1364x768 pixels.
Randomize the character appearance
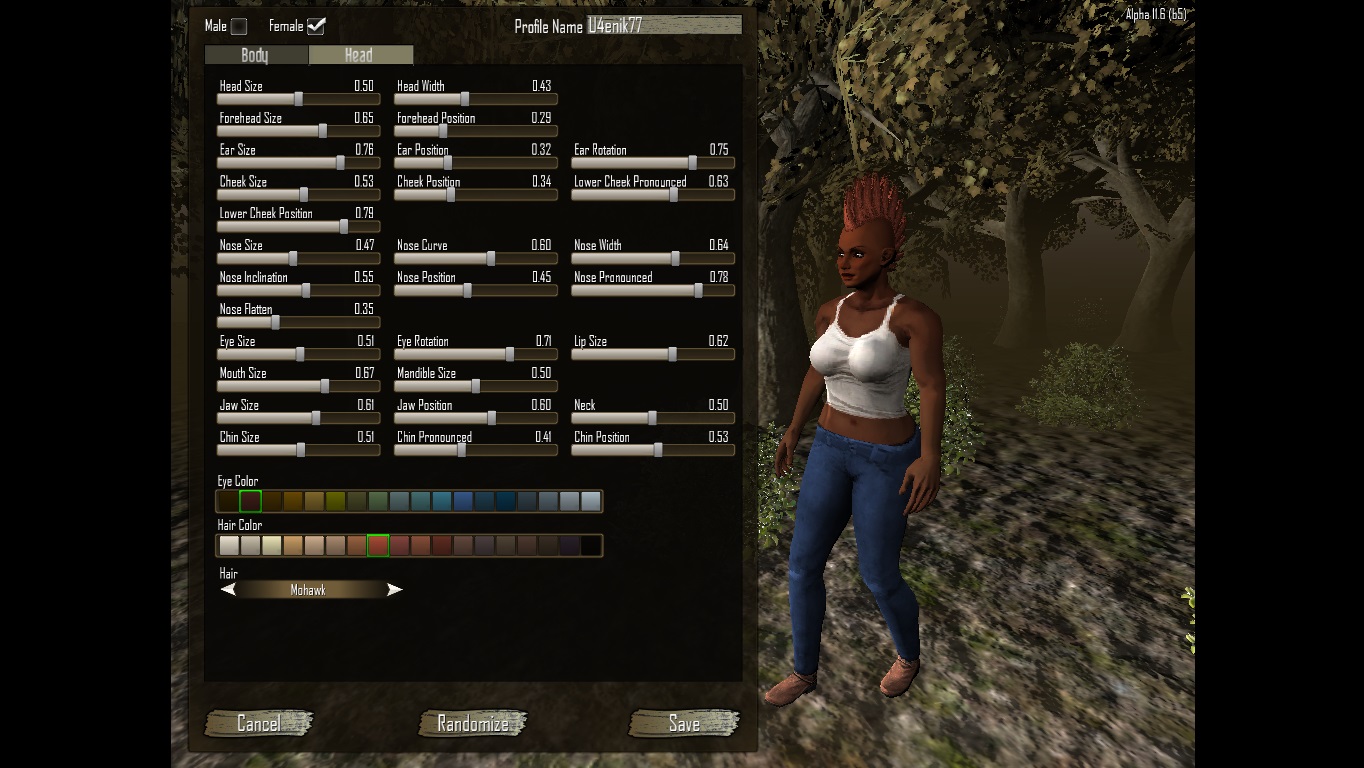coord(473,723)
